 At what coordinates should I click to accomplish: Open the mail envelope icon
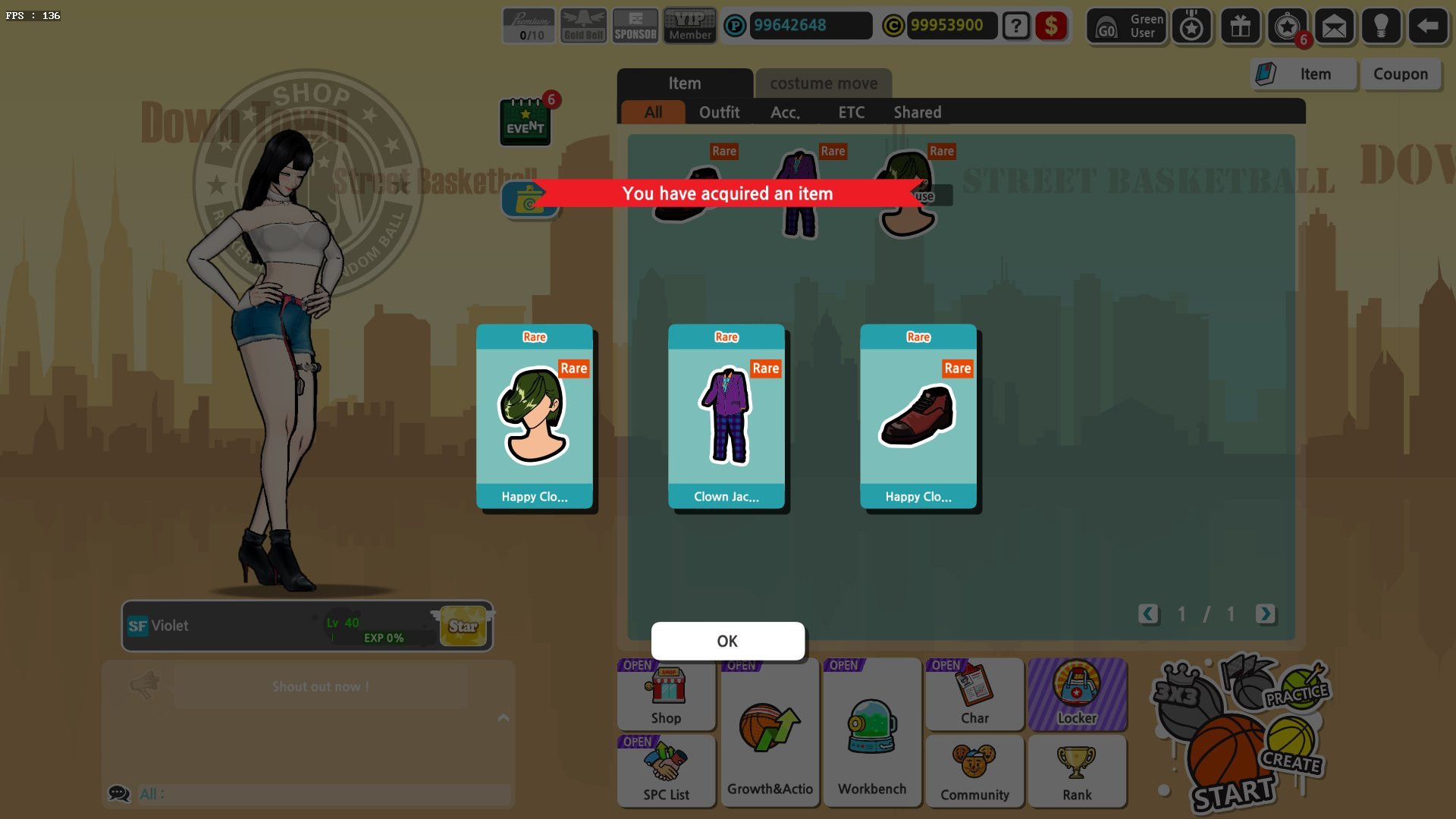pyautogui.click(x=1334, y=26)
